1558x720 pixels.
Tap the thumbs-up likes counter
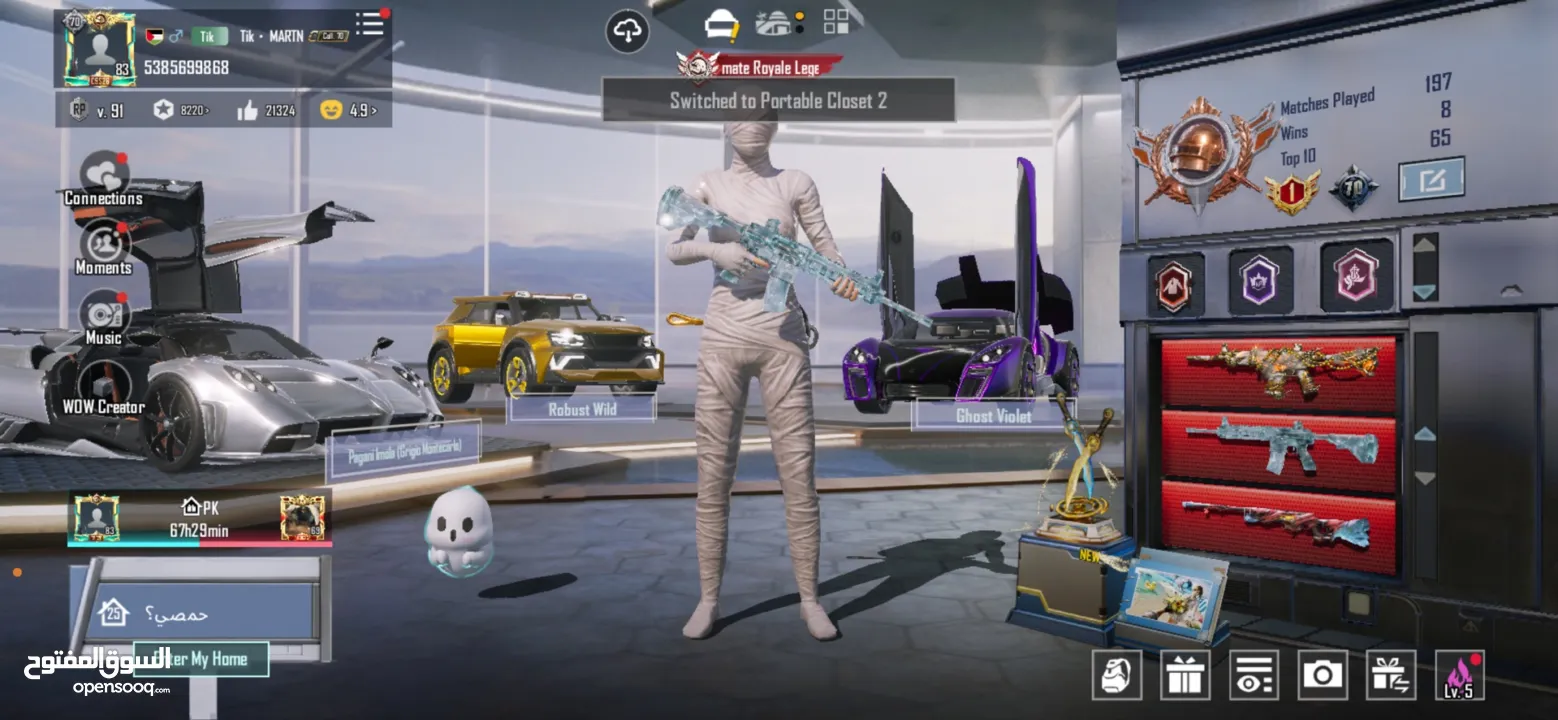tap(266, 111)
